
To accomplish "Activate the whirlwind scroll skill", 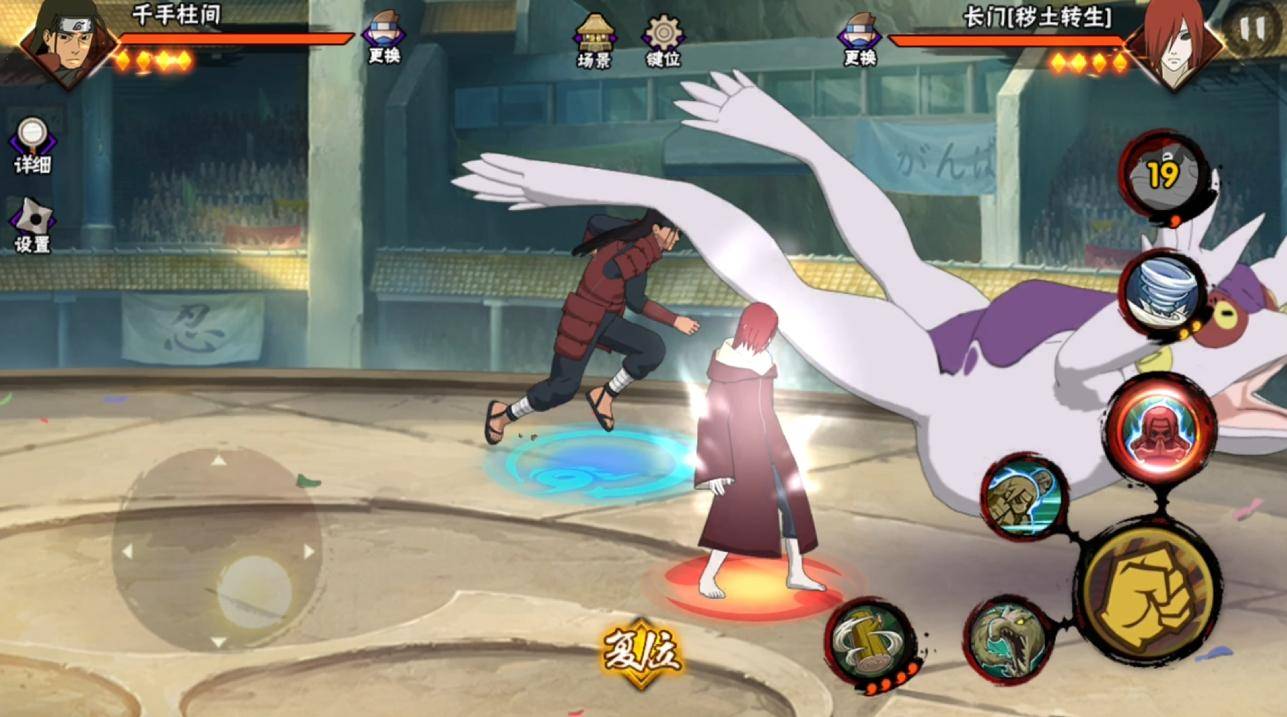I will pyautogui.click(x=1162, y=294).
